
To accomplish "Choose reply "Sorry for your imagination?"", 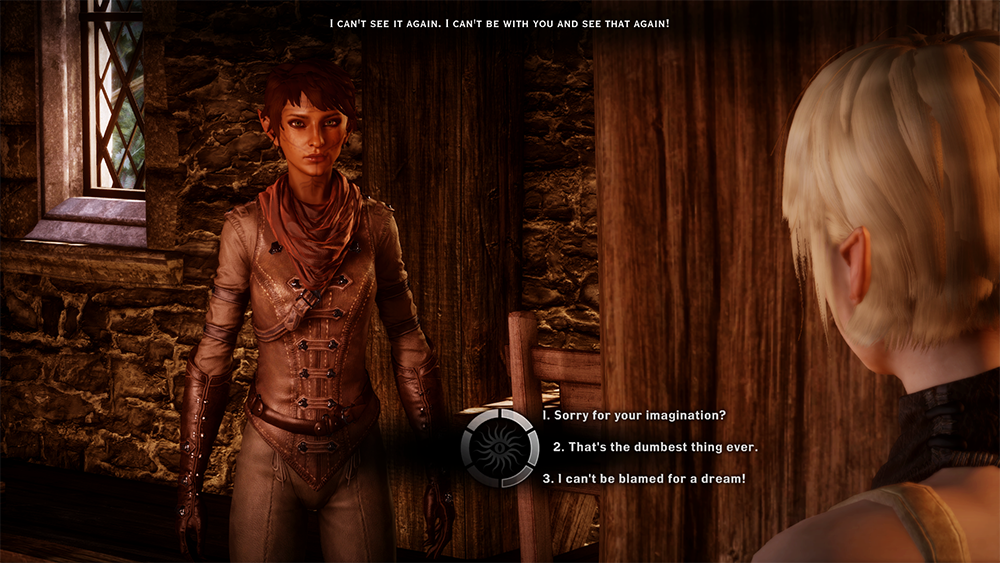I will pyautogui.click(x=634, y=415).
